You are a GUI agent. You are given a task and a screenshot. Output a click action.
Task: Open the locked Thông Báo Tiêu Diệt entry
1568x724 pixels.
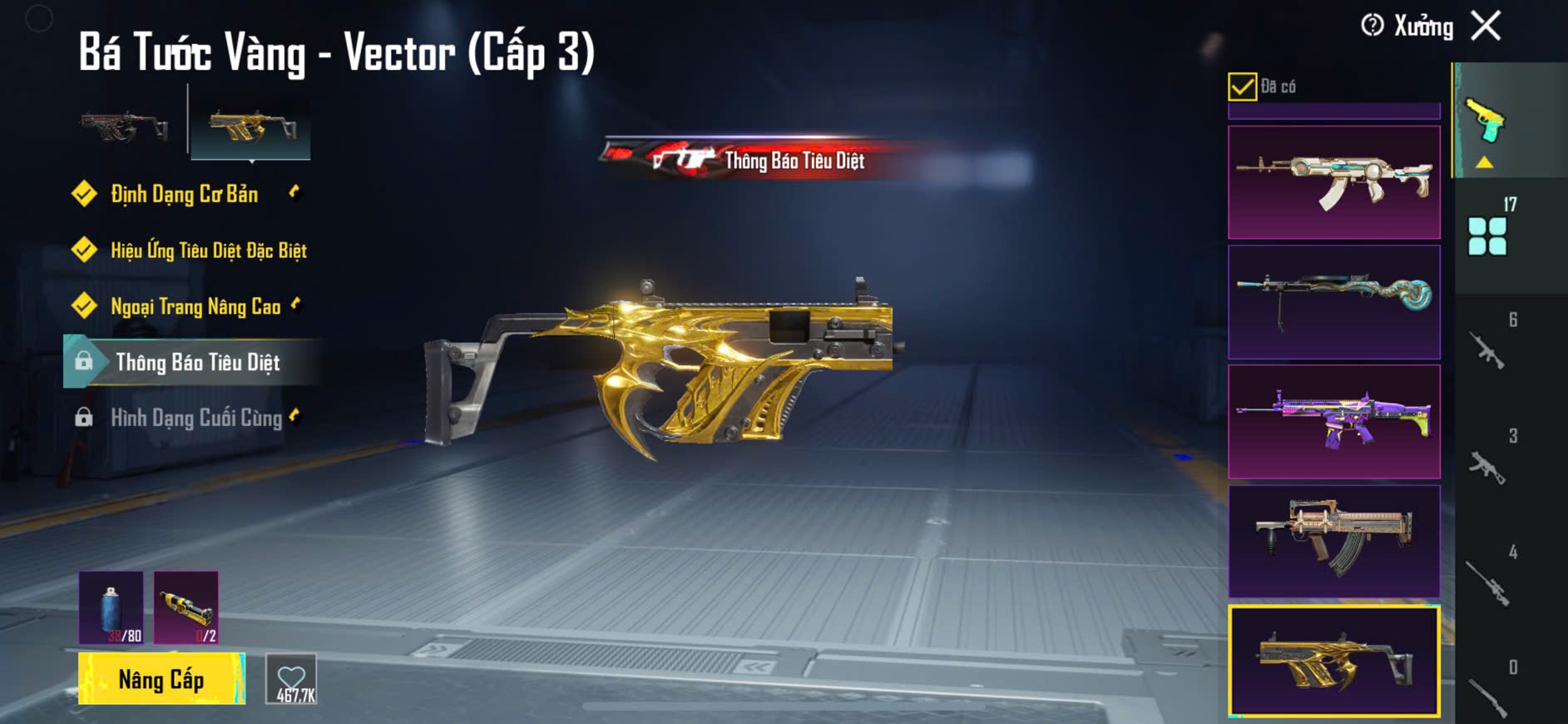point(197,362)
